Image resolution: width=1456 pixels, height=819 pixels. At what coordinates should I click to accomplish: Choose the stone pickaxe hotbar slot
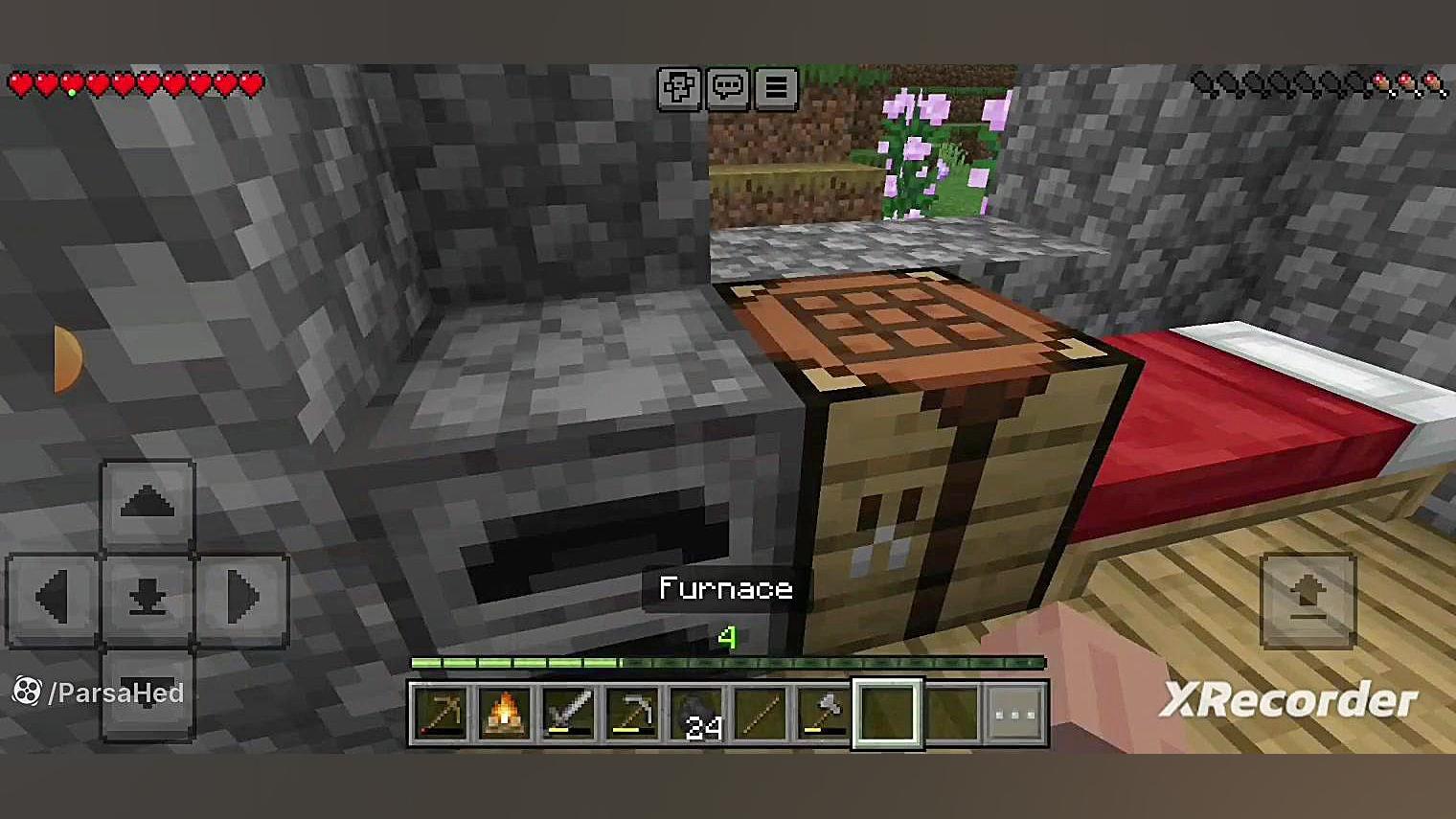coord(632,713)
